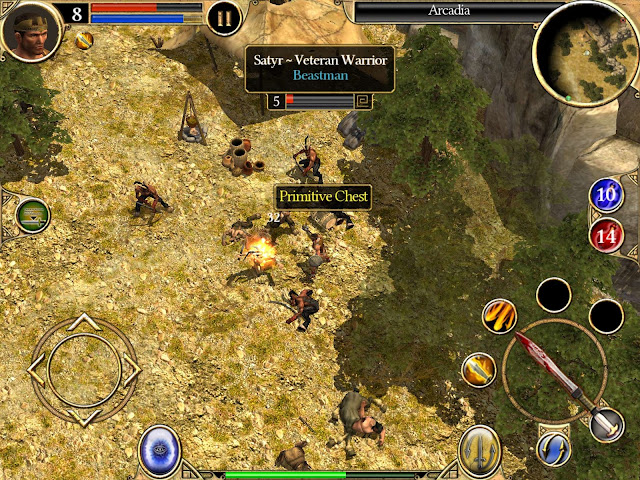Select the small sword weapon slot
640x480 pixels.
(606, 424)
